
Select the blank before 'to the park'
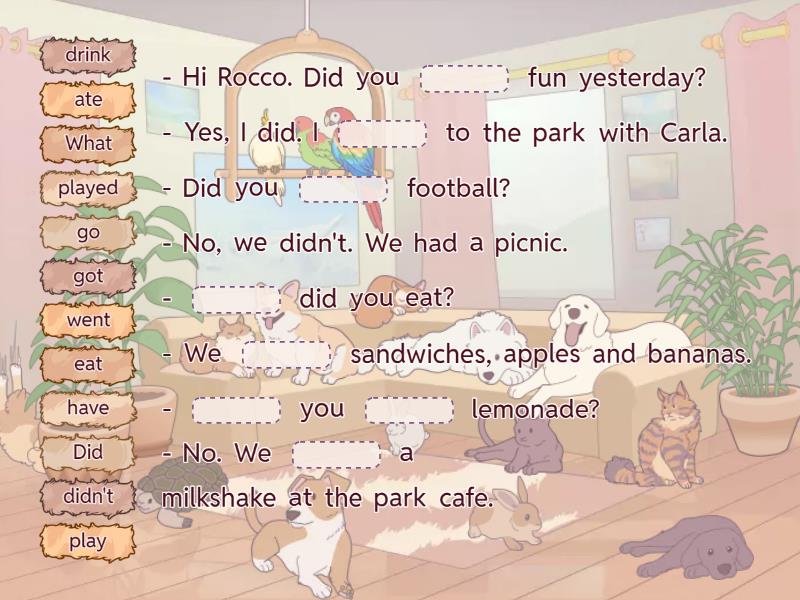(x=382, y=134)
